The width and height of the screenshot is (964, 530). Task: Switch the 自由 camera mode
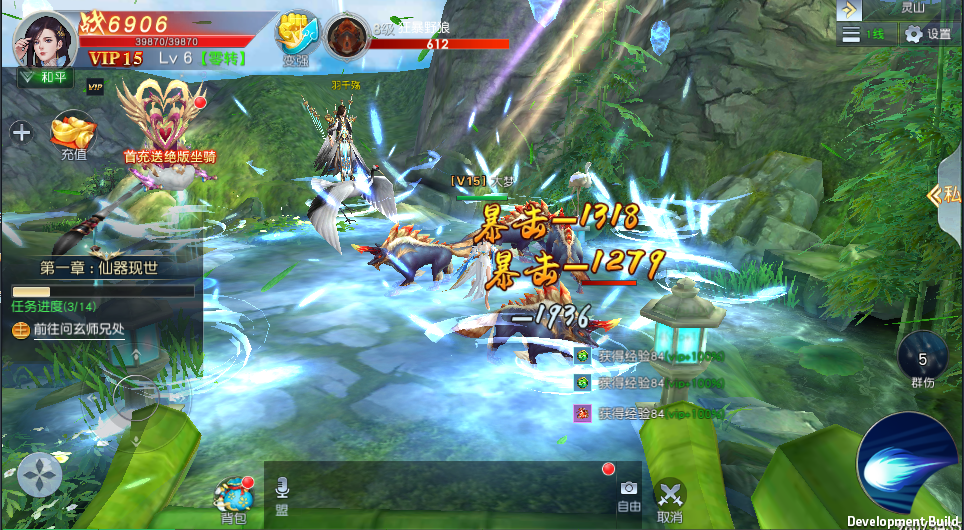pos(629,494)
